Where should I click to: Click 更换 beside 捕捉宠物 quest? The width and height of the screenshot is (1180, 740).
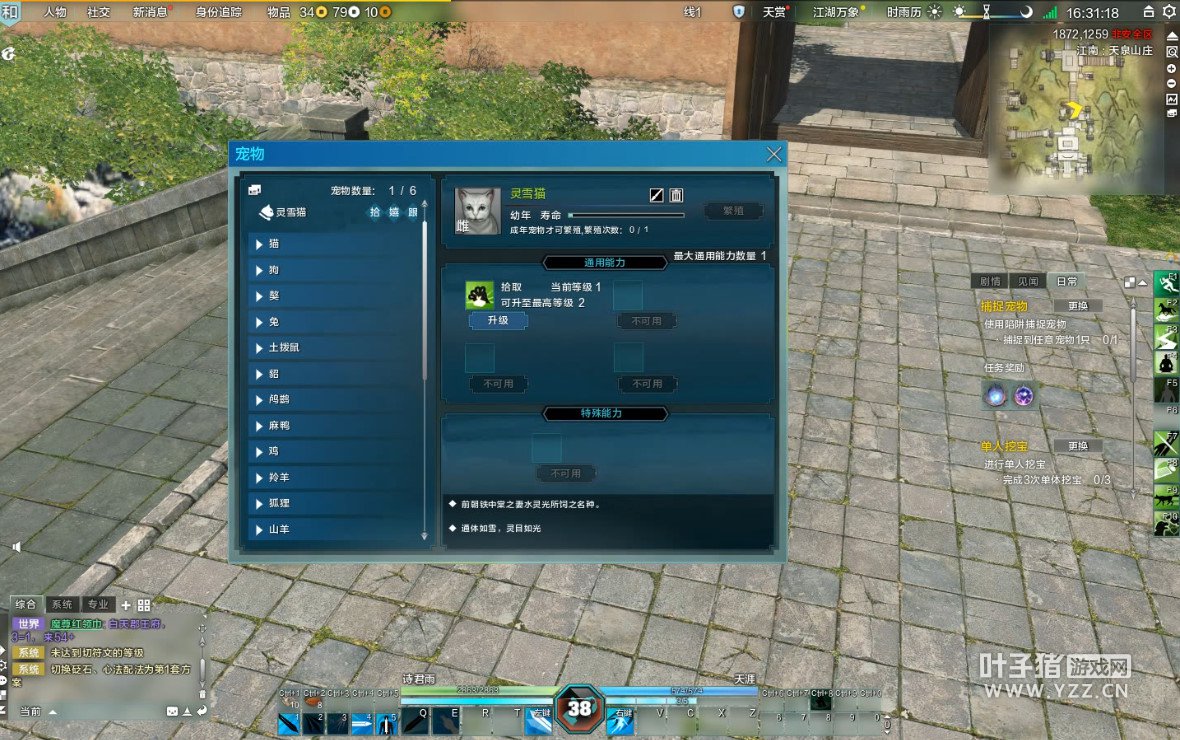tap(1077, 306)
